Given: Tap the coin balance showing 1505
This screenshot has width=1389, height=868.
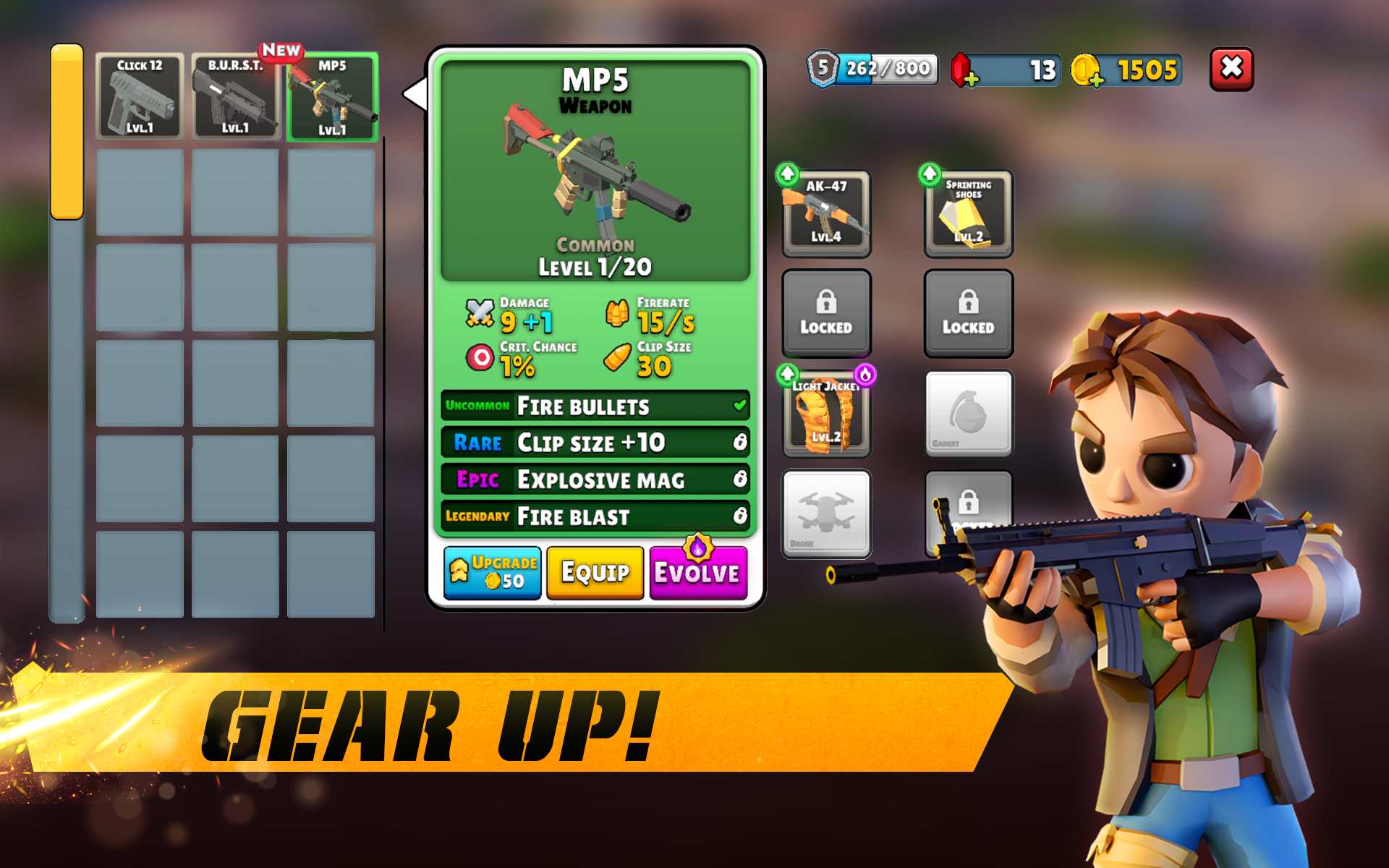Looking at the screenshot, I should click(1143, 70).
